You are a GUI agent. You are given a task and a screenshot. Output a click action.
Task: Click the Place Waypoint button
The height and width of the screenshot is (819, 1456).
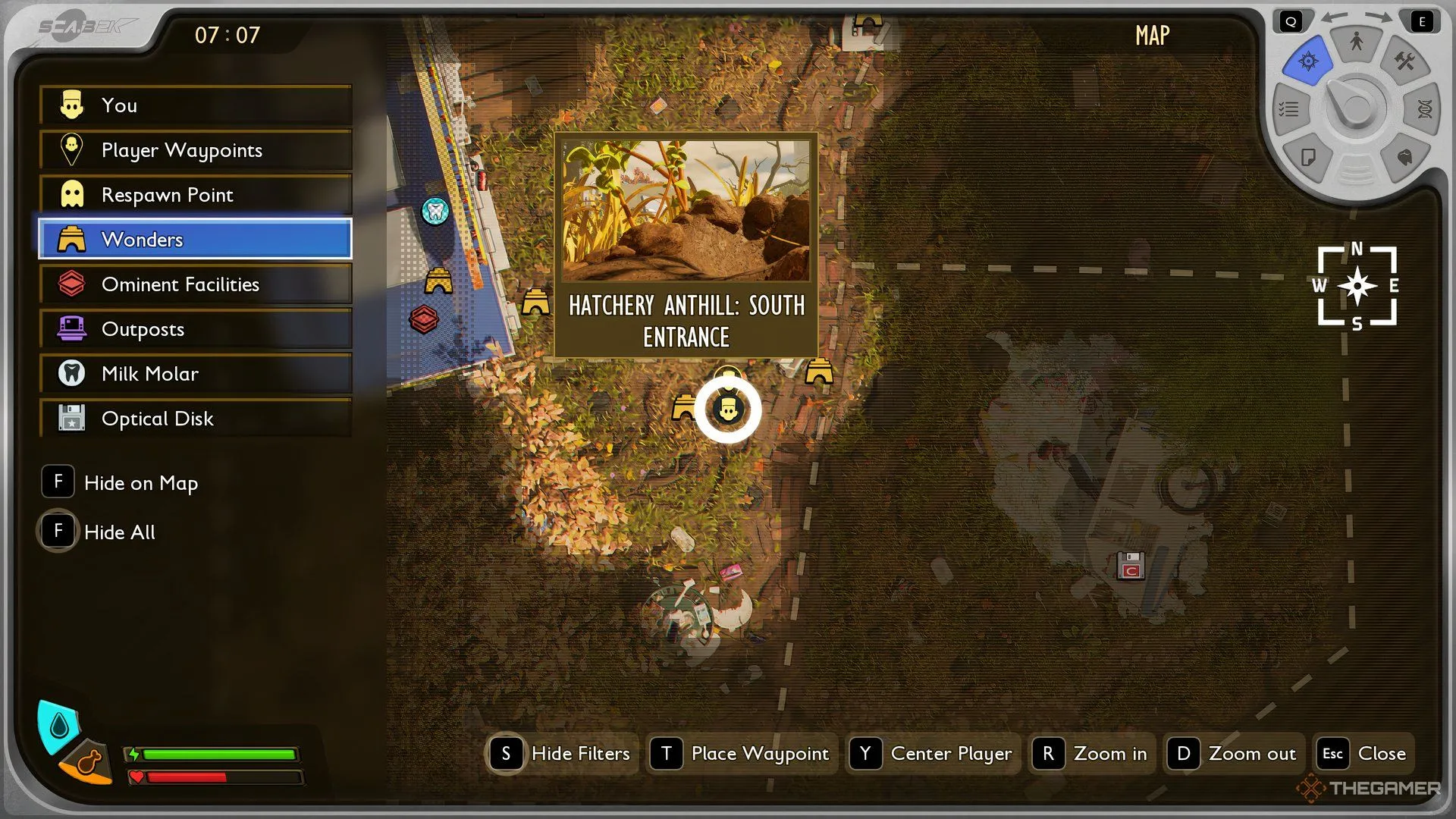pyautogui.click(x=742, y=754)
